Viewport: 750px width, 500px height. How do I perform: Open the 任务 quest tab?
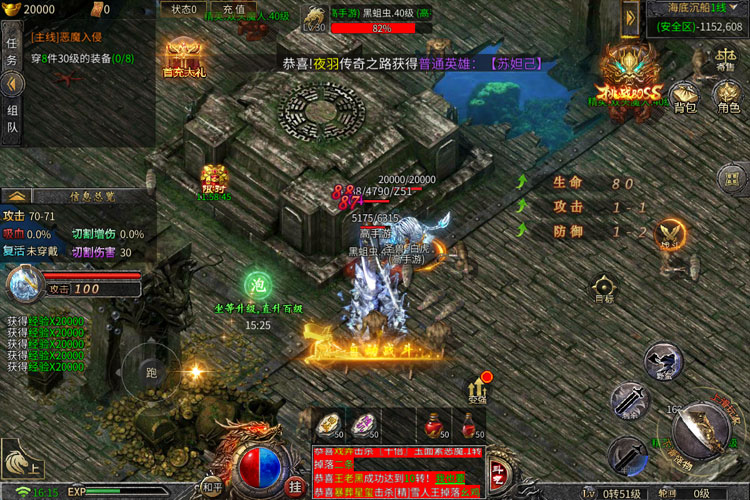point(12,51)
